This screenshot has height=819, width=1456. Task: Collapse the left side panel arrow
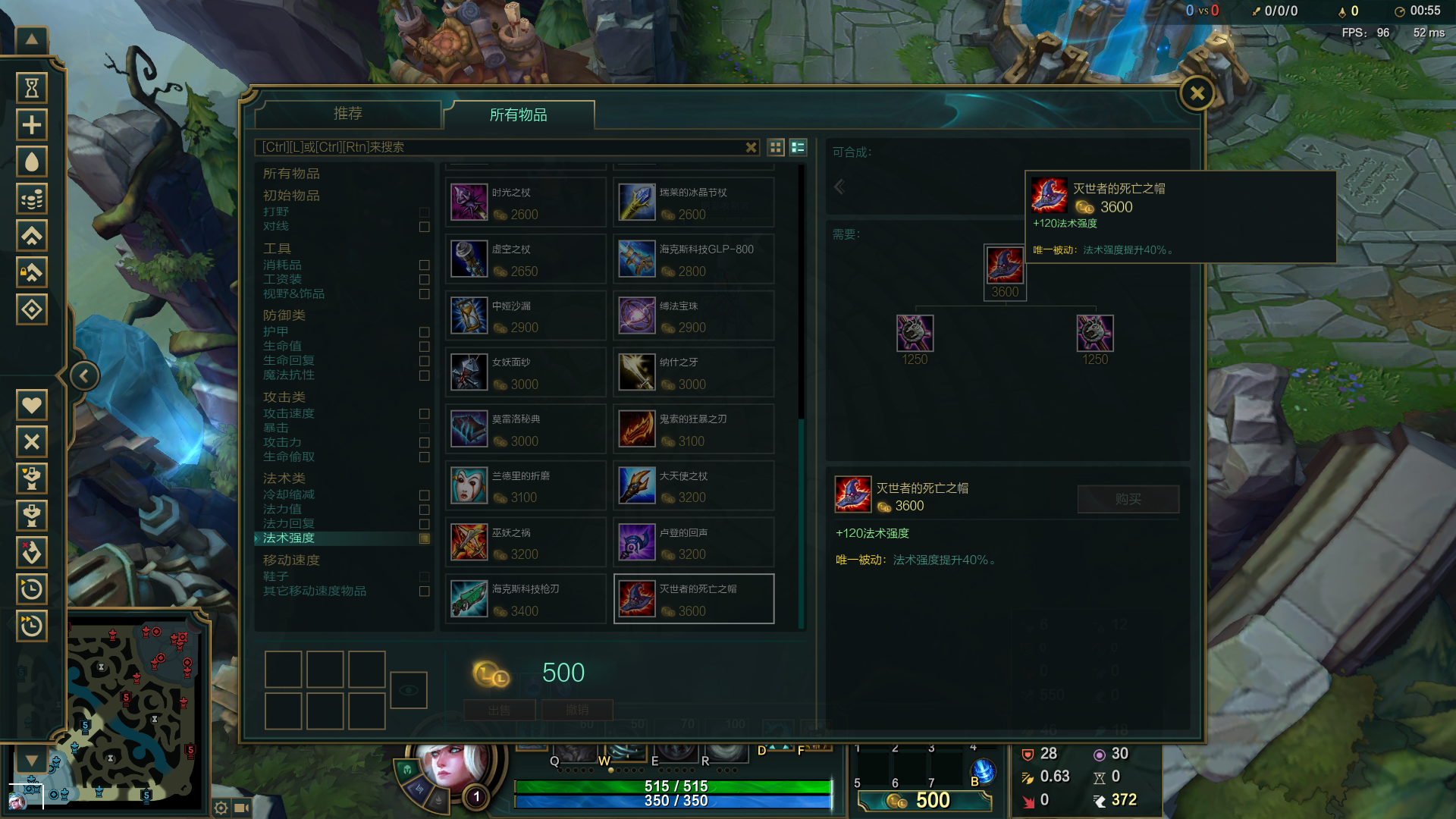point(84,376)
